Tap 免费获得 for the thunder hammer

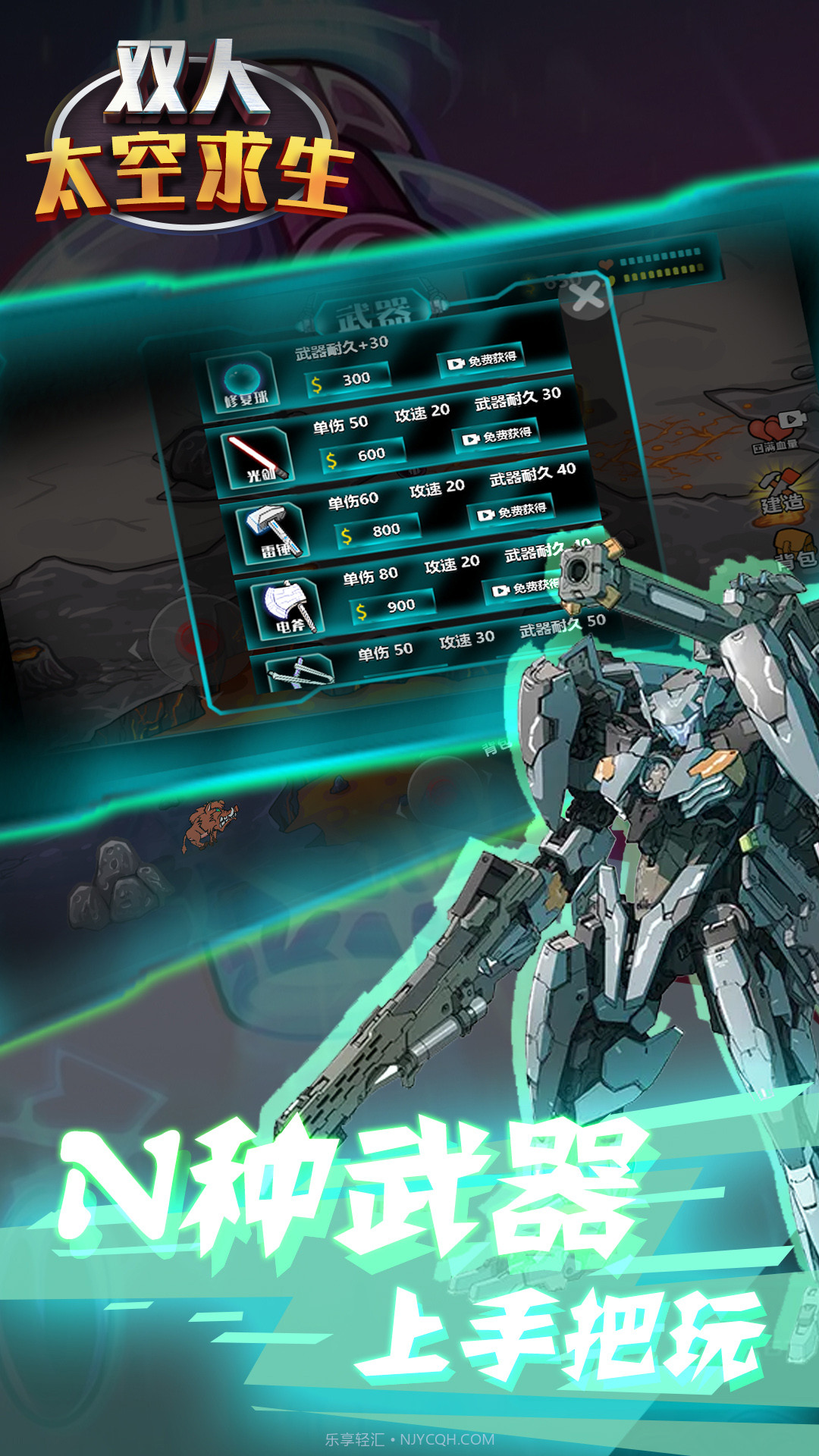(512, 512)
